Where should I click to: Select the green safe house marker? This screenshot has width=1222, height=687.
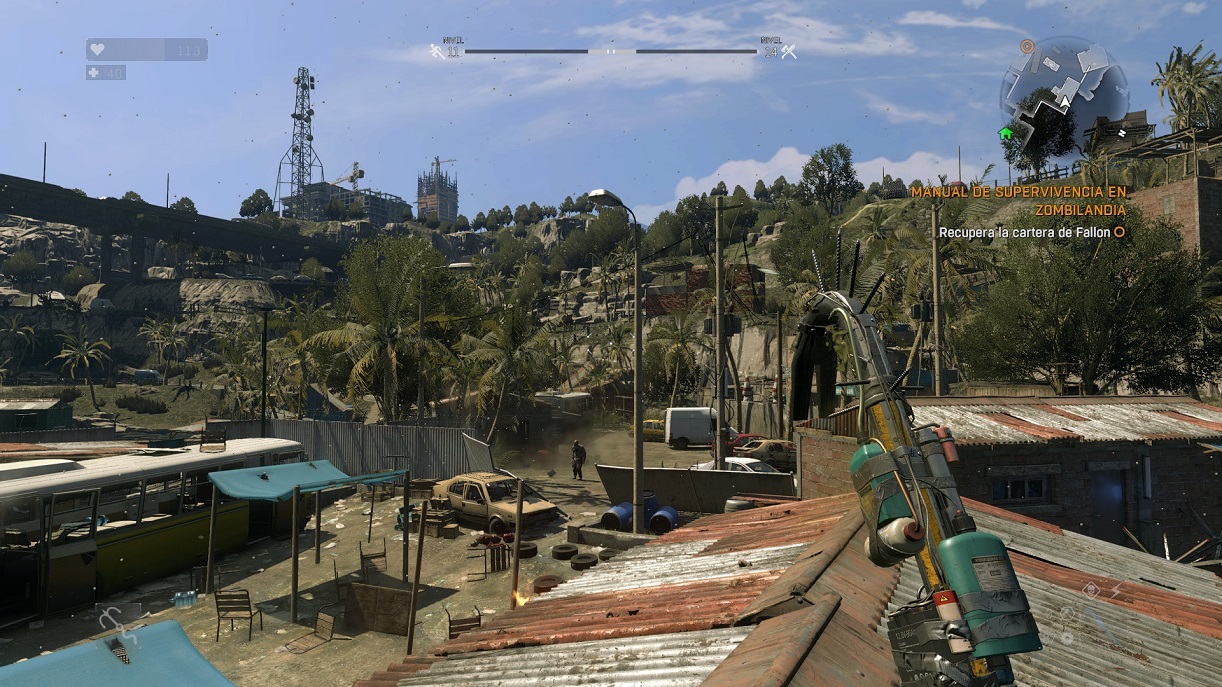pos(1005,133)
